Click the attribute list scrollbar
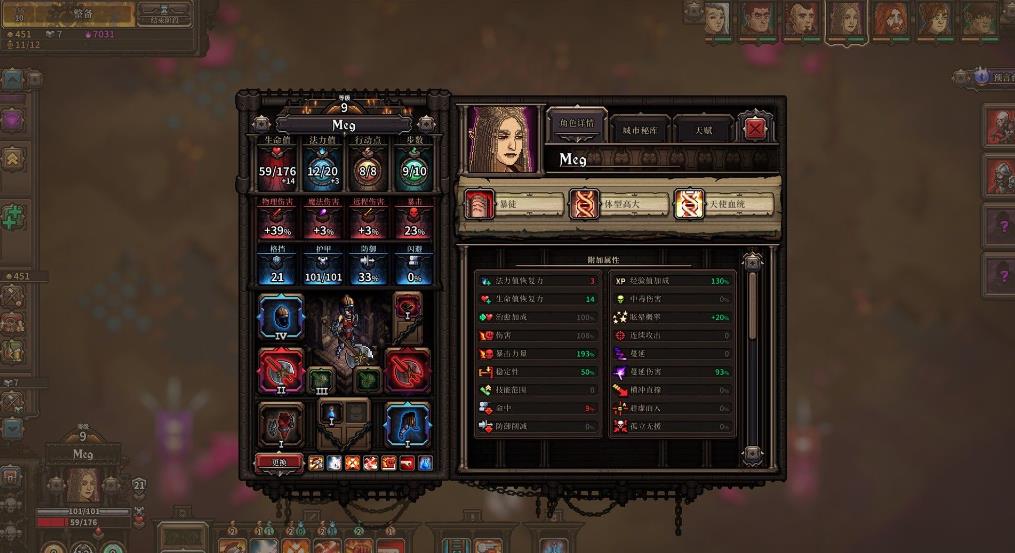Viewport: 1015px width, 553px height. (752, 350)
